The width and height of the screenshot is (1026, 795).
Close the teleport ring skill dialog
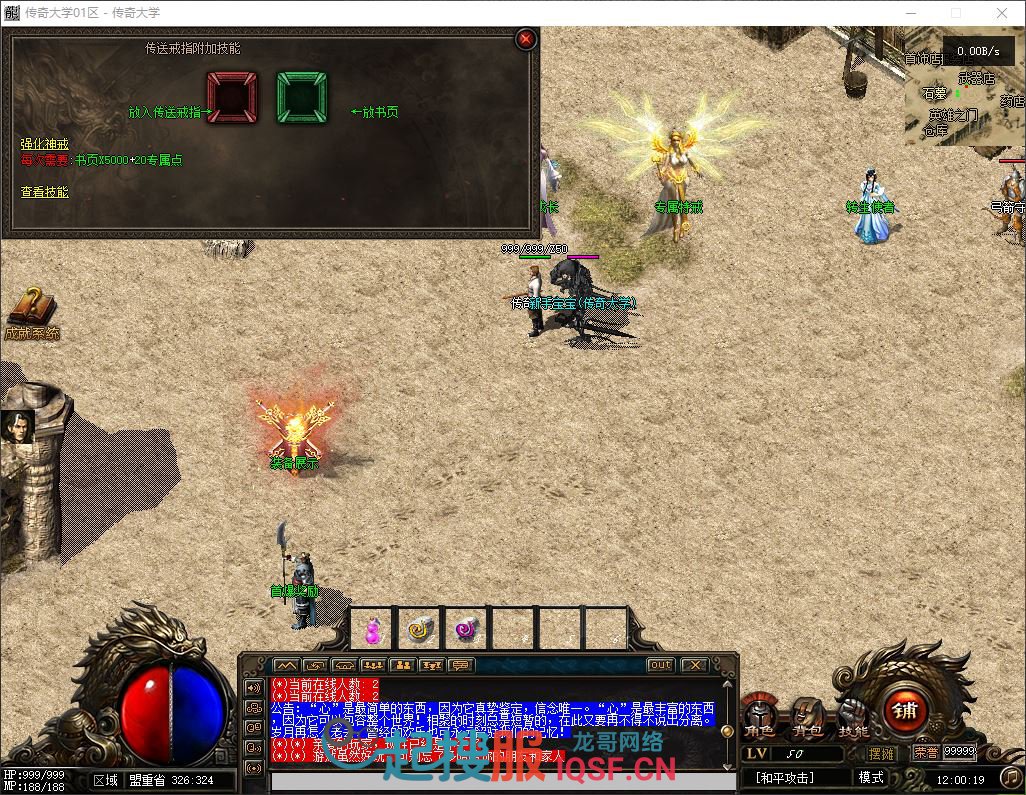coord(526,39)
